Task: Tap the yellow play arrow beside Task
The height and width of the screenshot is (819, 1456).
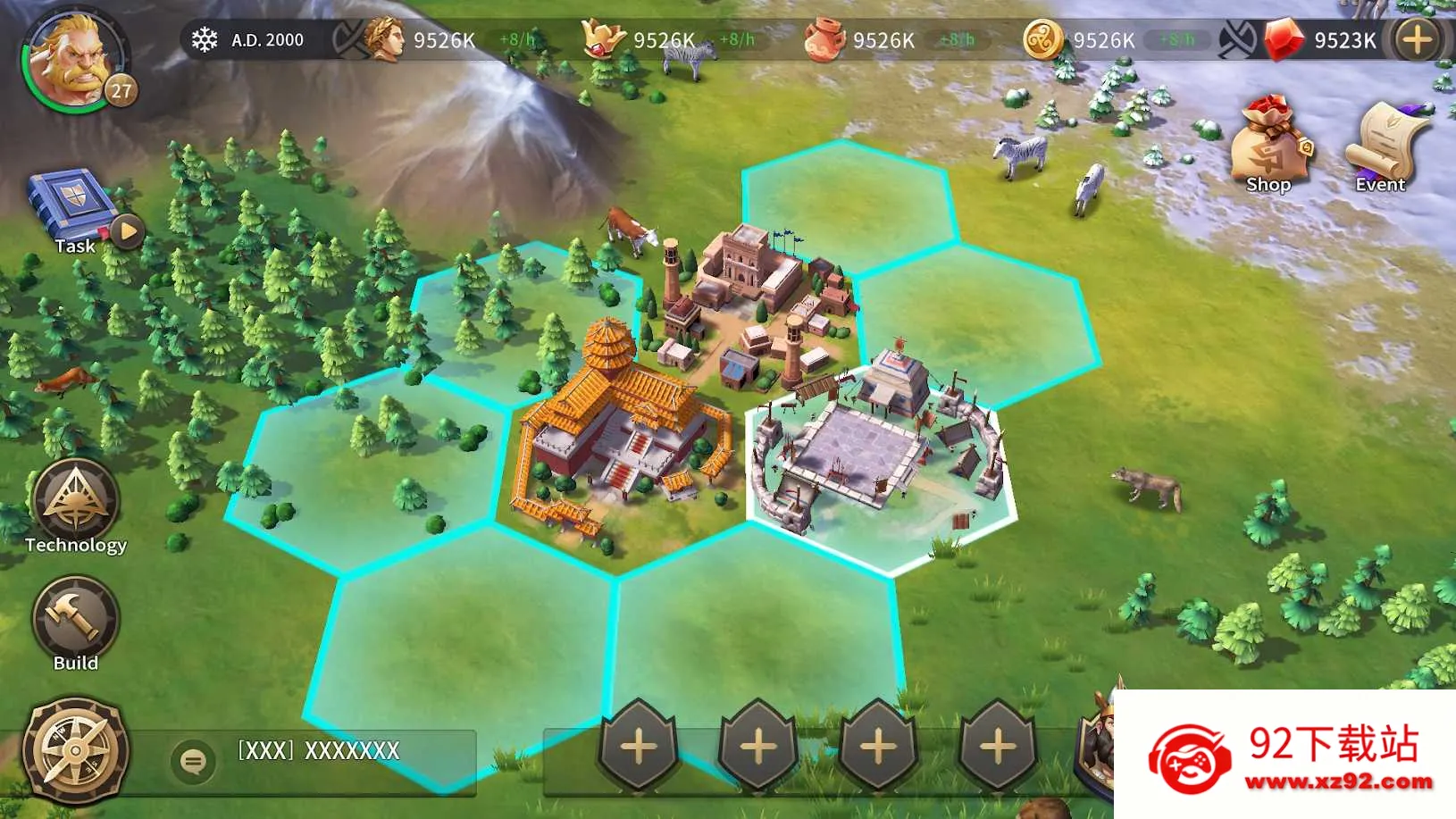Action: click(128, 231)
